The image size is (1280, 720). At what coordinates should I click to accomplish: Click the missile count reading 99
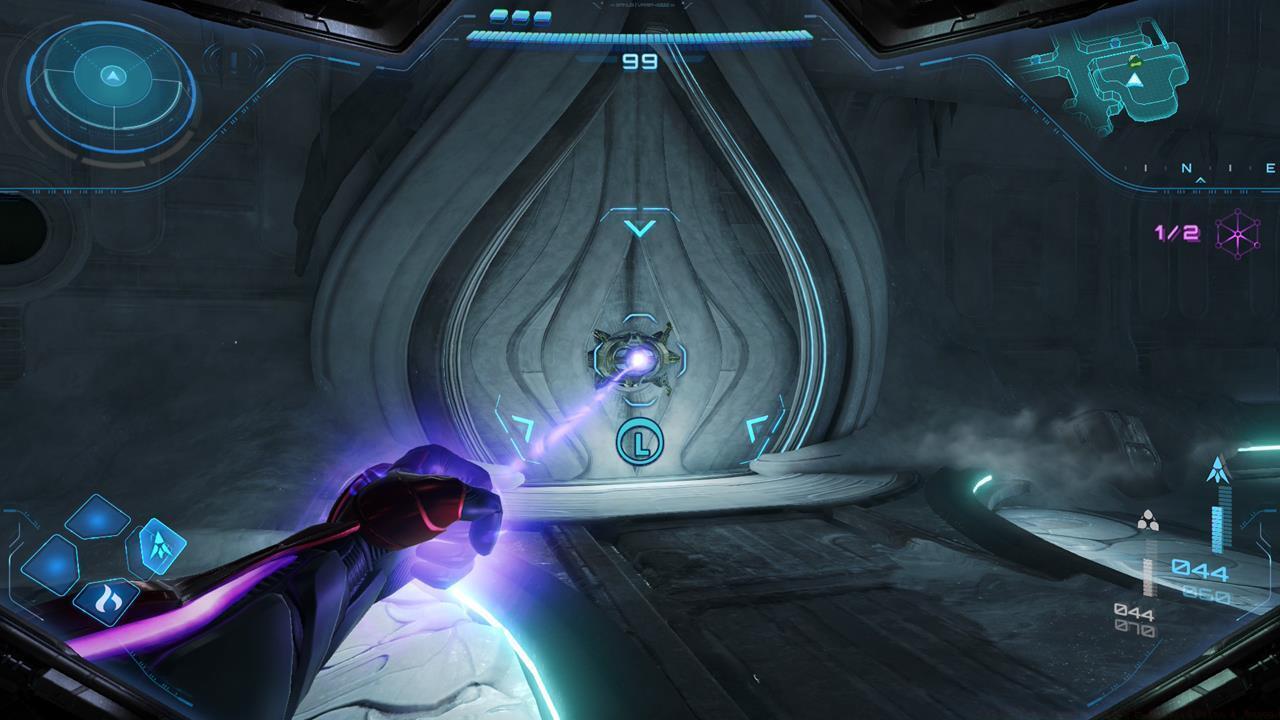[638, 60]
